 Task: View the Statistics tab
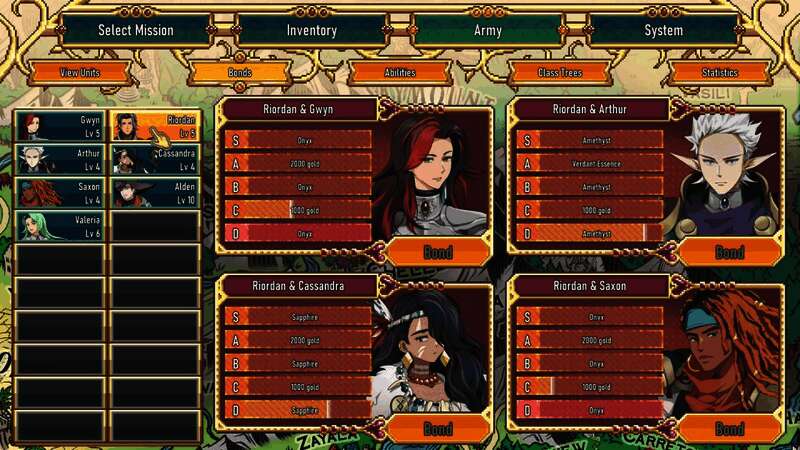click(x=720, y=73)
